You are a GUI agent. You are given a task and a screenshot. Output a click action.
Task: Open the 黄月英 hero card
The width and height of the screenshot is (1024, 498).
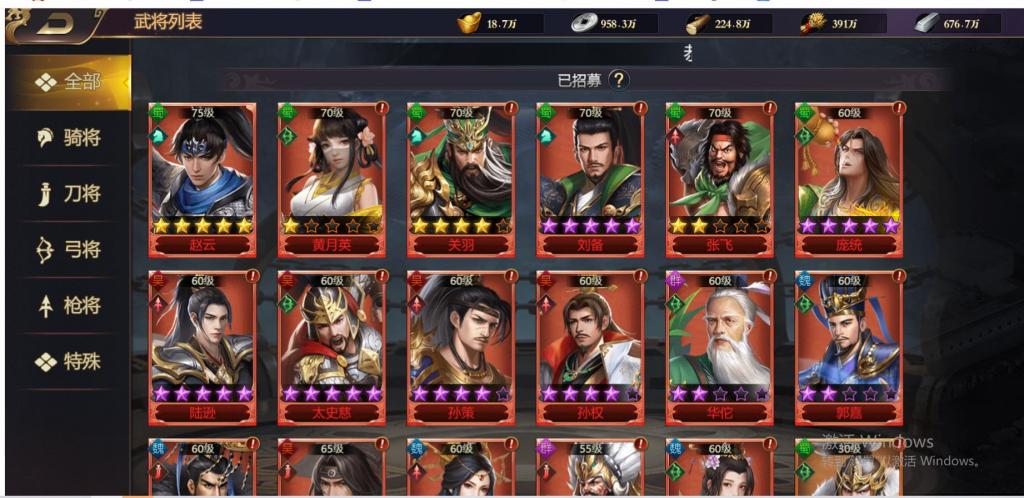[x=332, y=177]
